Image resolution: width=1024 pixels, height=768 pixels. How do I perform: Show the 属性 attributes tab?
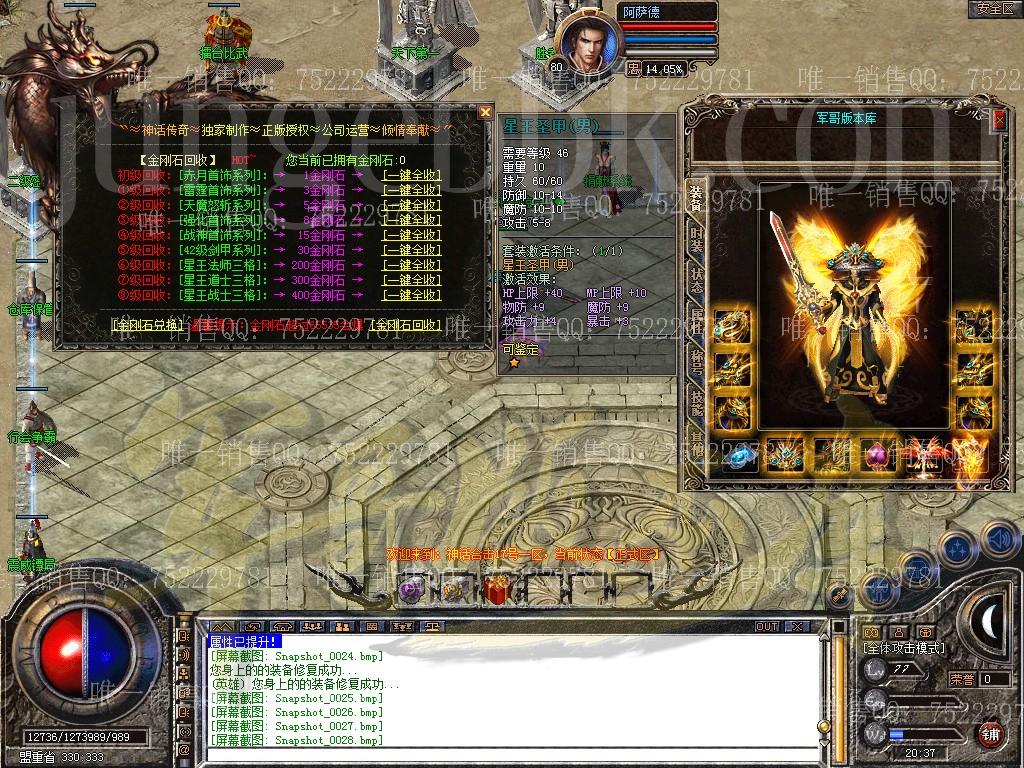click(696, 320)
